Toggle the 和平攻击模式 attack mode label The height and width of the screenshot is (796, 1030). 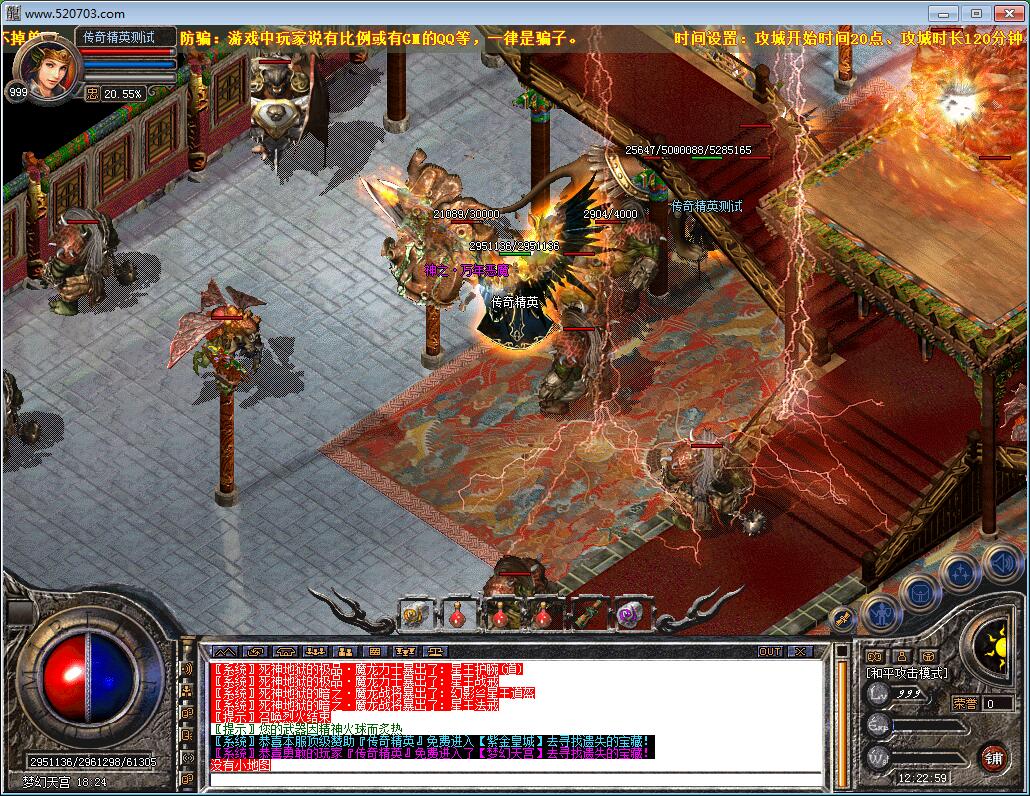(x=907, y=674)
